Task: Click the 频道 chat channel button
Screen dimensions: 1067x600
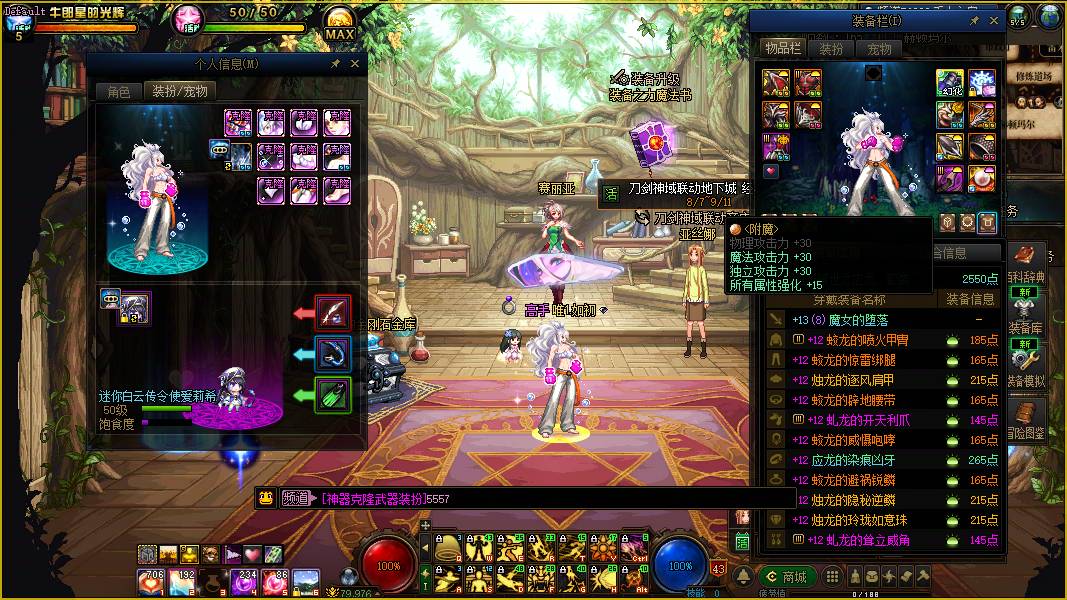Action: [295, 498]
